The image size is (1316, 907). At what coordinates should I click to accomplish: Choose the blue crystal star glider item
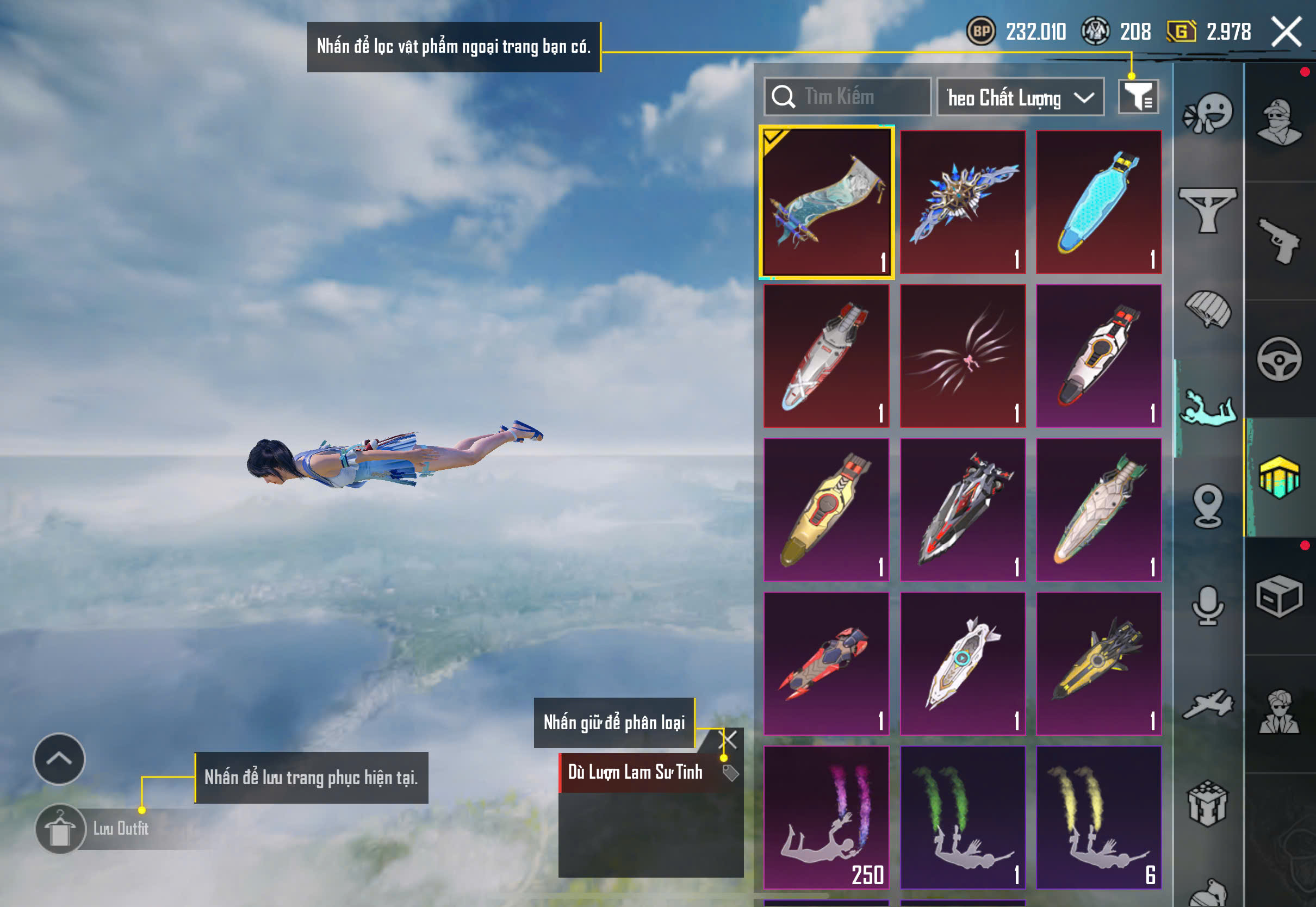coord(963,202)
